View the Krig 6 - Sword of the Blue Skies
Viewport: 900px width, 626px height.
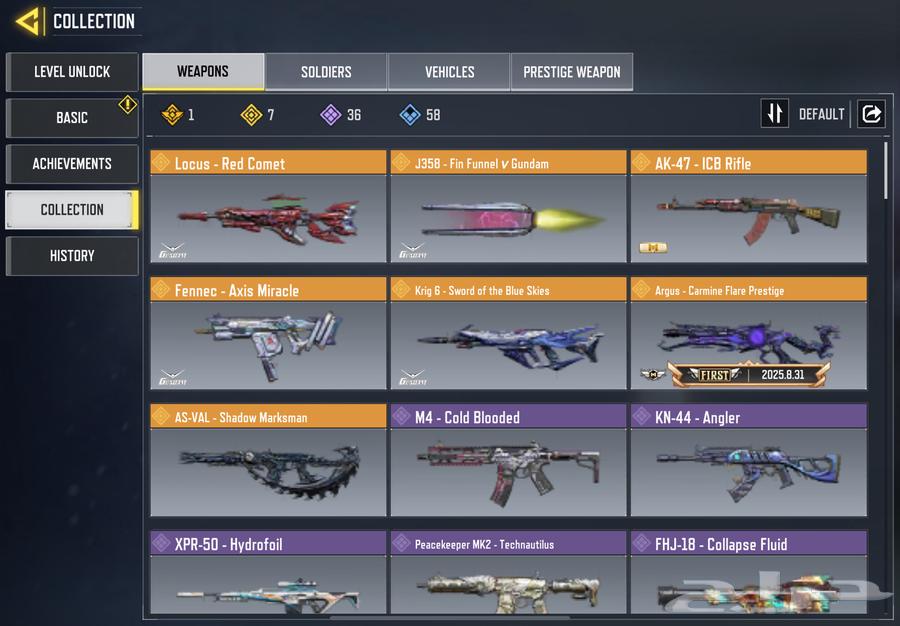pos(508,334)
